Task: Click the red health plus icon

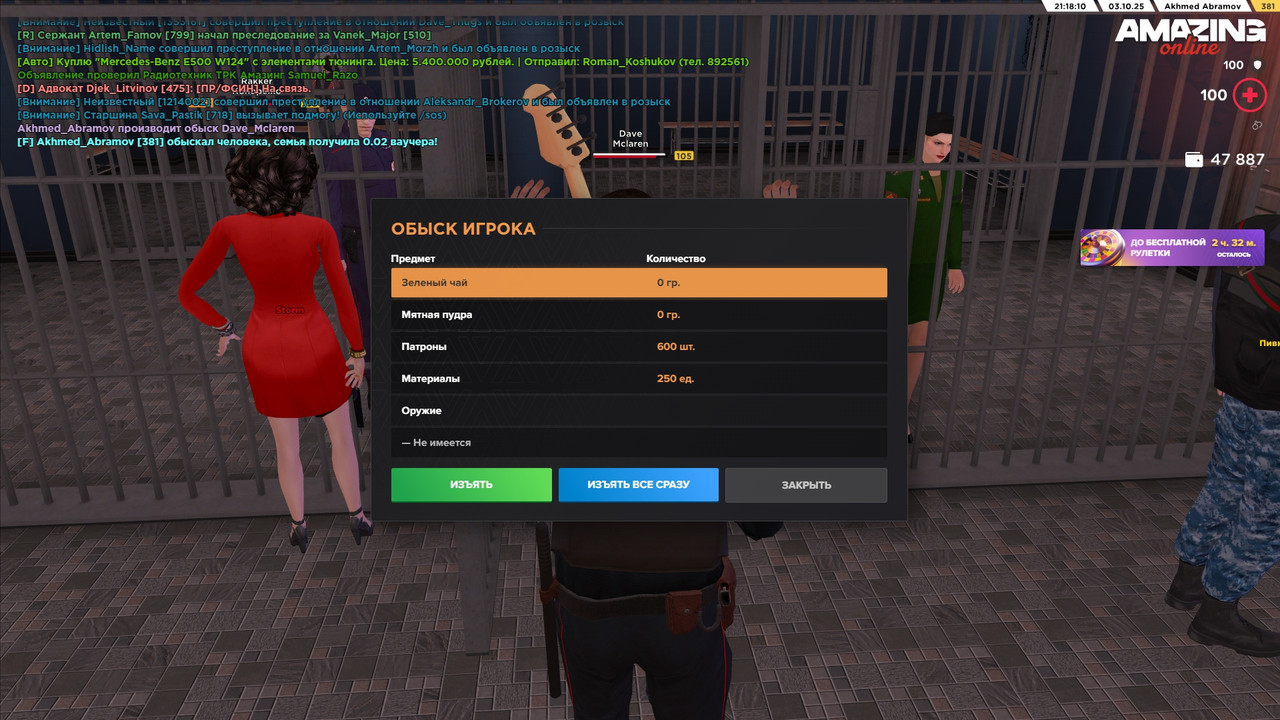Action: (x=1248, y=96)
